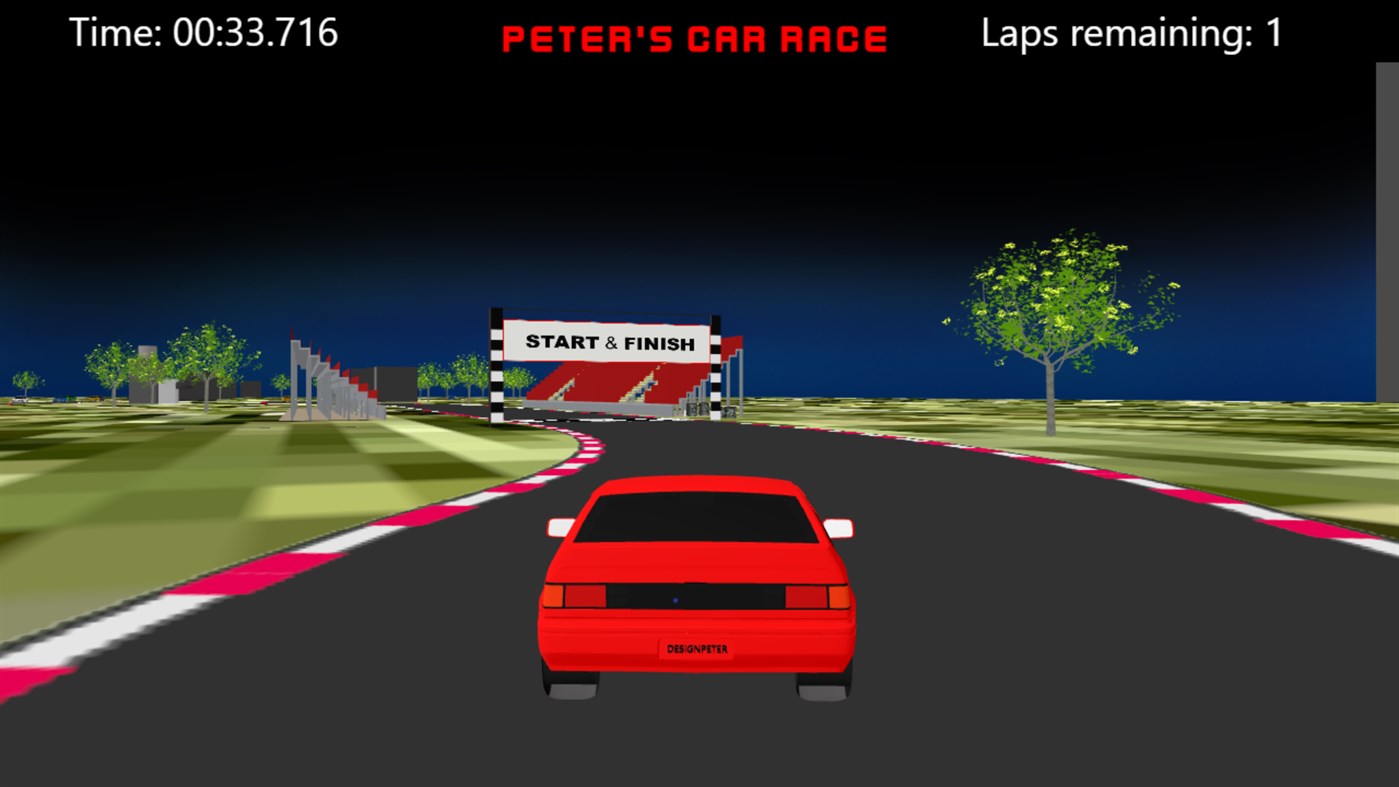Screen dimensions: 1399x787
Task: Click the car's left side mirror
Action: tap(561, 524)
